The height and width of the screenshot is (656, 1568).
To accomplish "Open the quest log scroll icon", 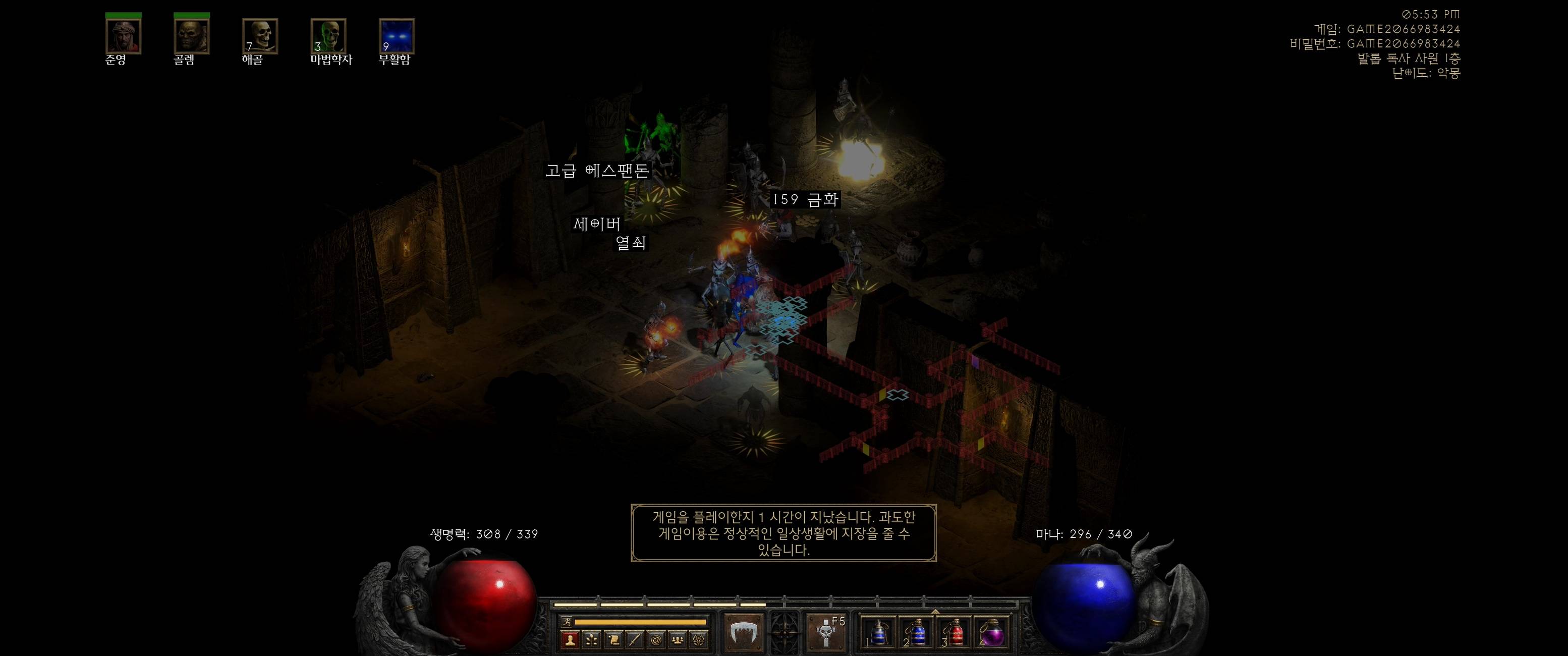I will click(x=613, y=639).
